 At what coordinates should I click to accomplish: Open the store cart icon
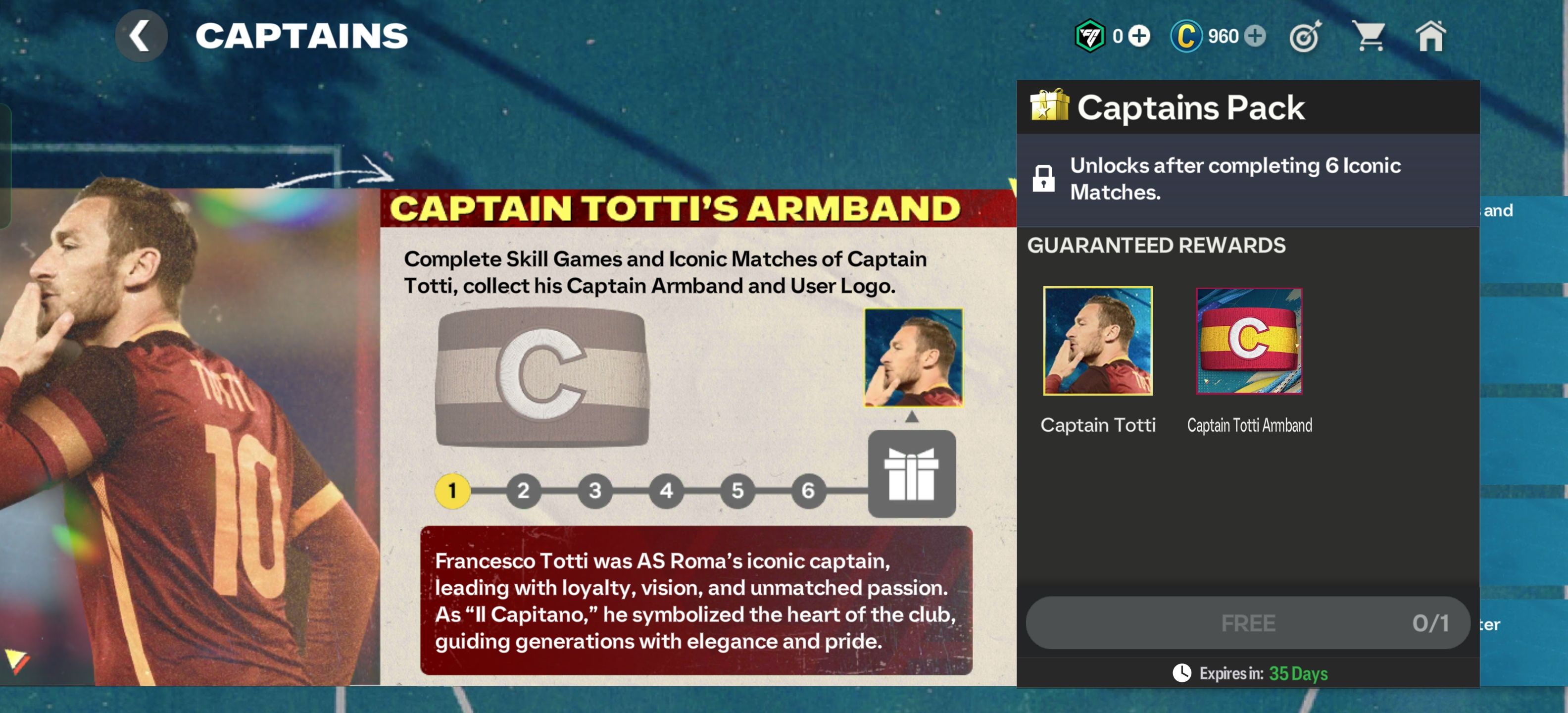(1368, 36)
